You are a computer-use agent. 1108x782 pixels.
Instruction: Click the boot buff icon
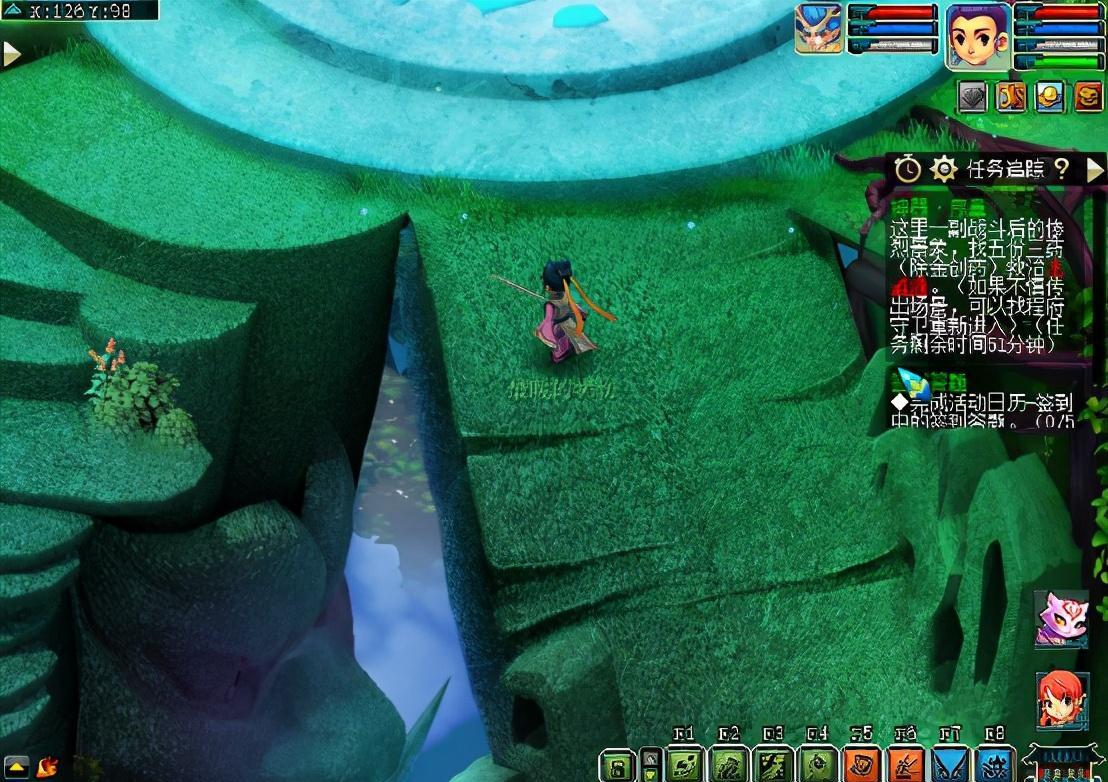pos(1011,96)
